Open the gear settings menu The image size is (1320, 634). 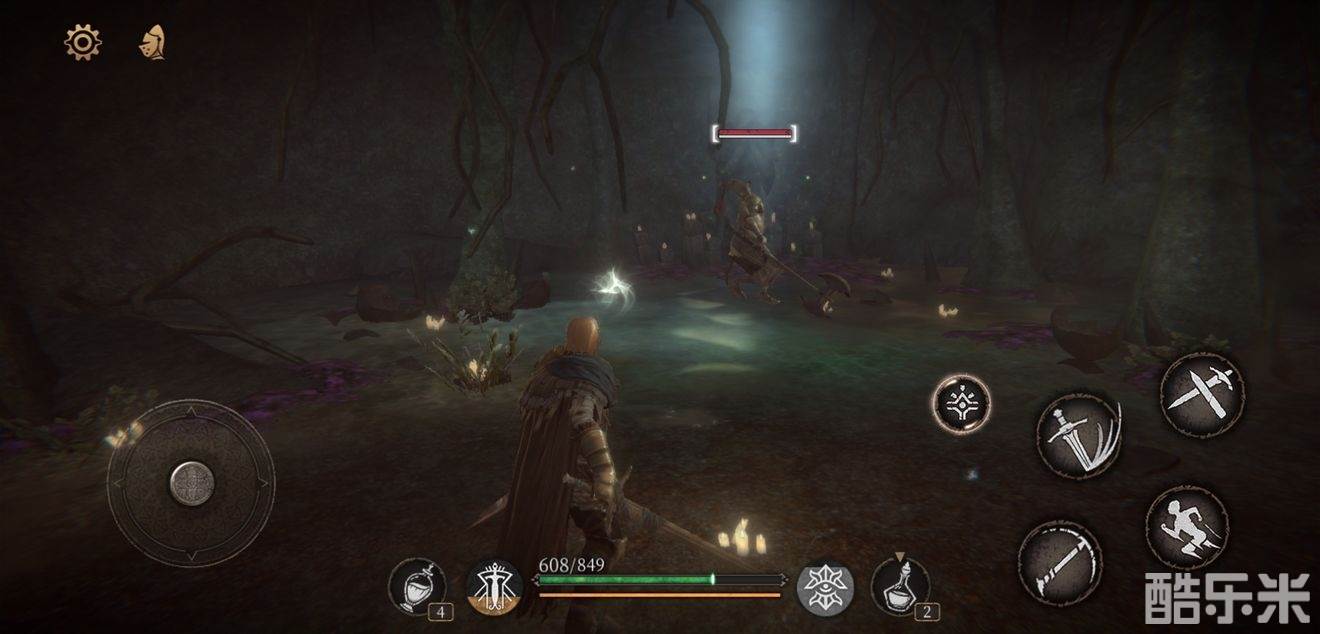[x=83, y=42]
